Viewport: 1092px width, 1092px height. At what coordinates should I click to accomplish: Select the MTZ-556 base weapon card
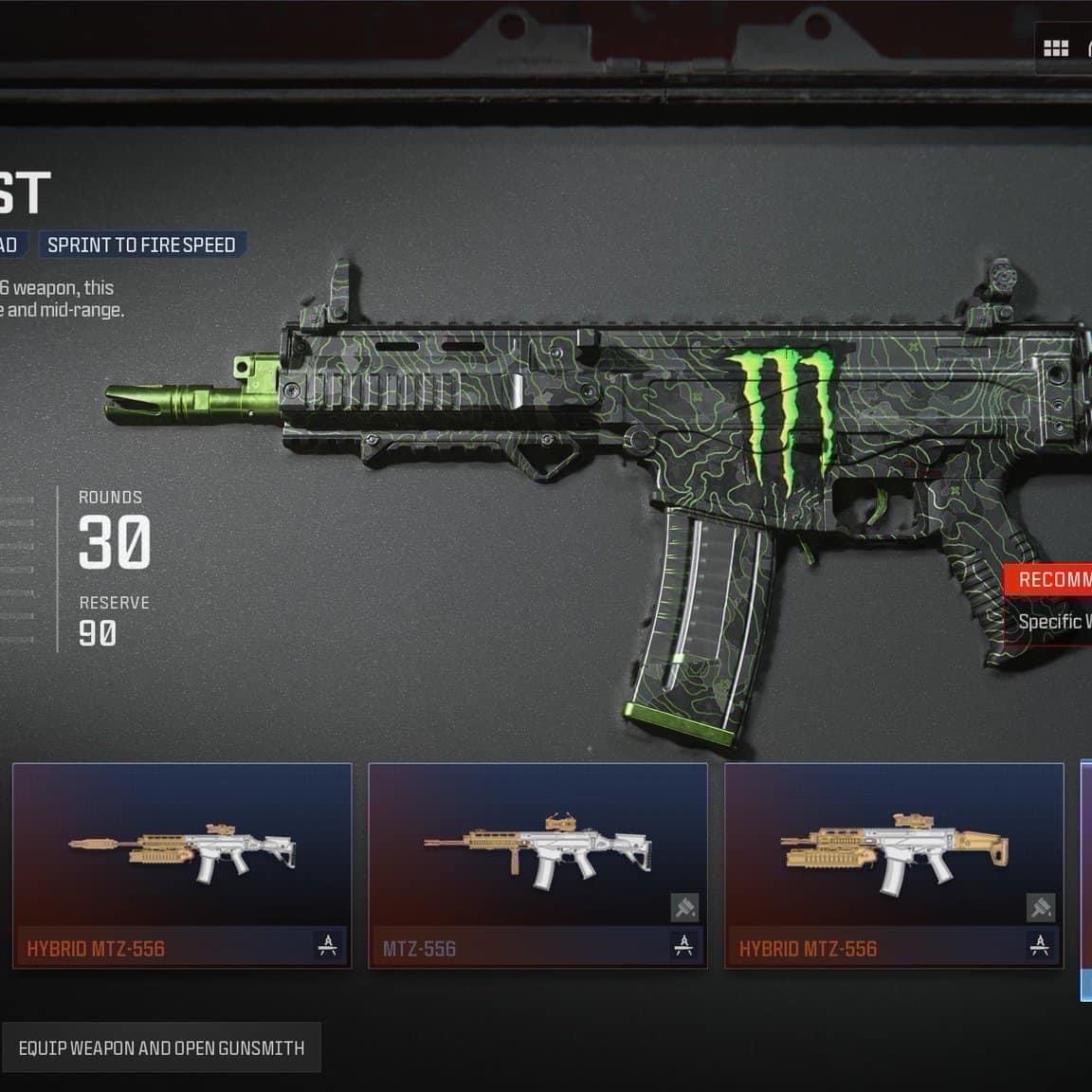point(537,864)
